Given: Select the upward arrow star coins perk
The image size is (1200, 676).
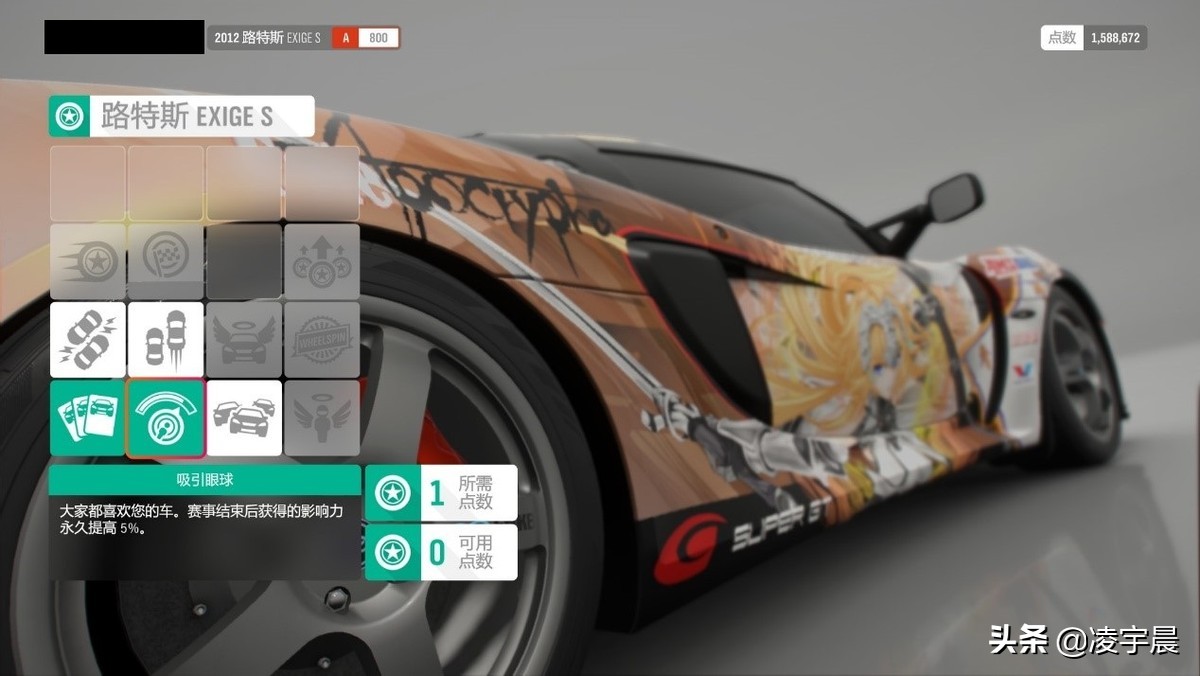Looking at the screenshot, I should 322,261.
